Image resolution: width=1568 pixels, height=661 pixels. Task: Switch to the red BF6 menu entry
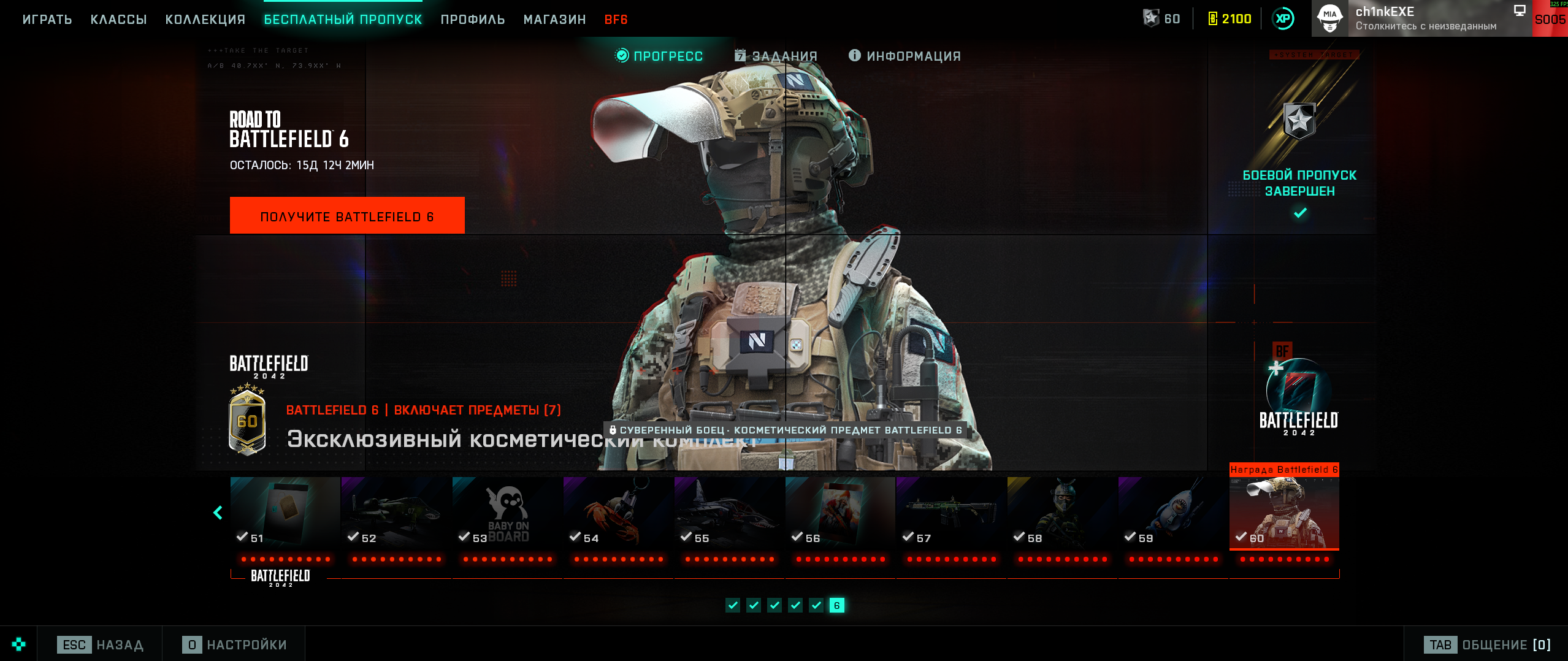tap(616, 20)
